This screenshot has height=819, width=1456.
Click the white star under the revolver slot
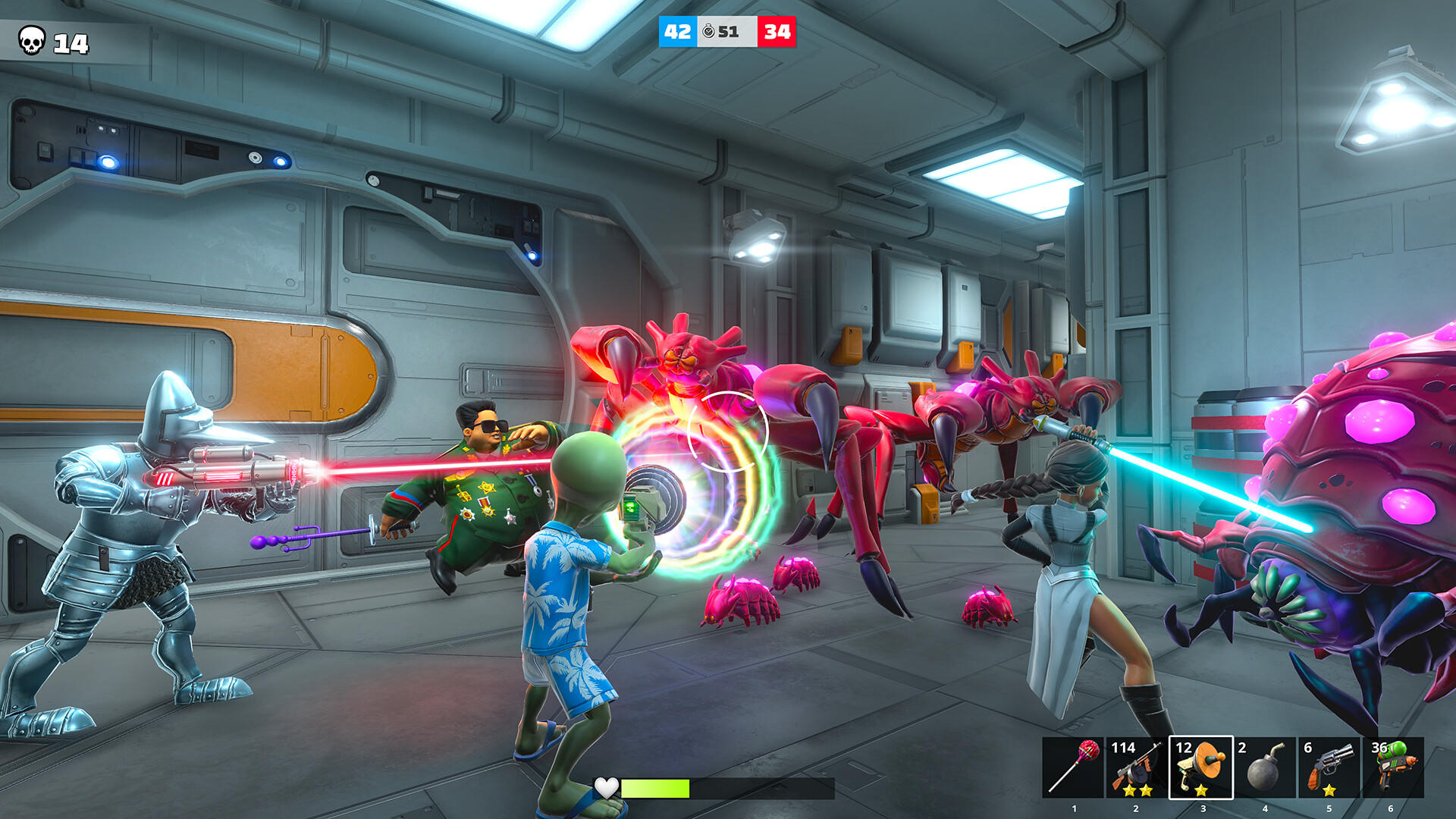click(x=1329, y=790)
